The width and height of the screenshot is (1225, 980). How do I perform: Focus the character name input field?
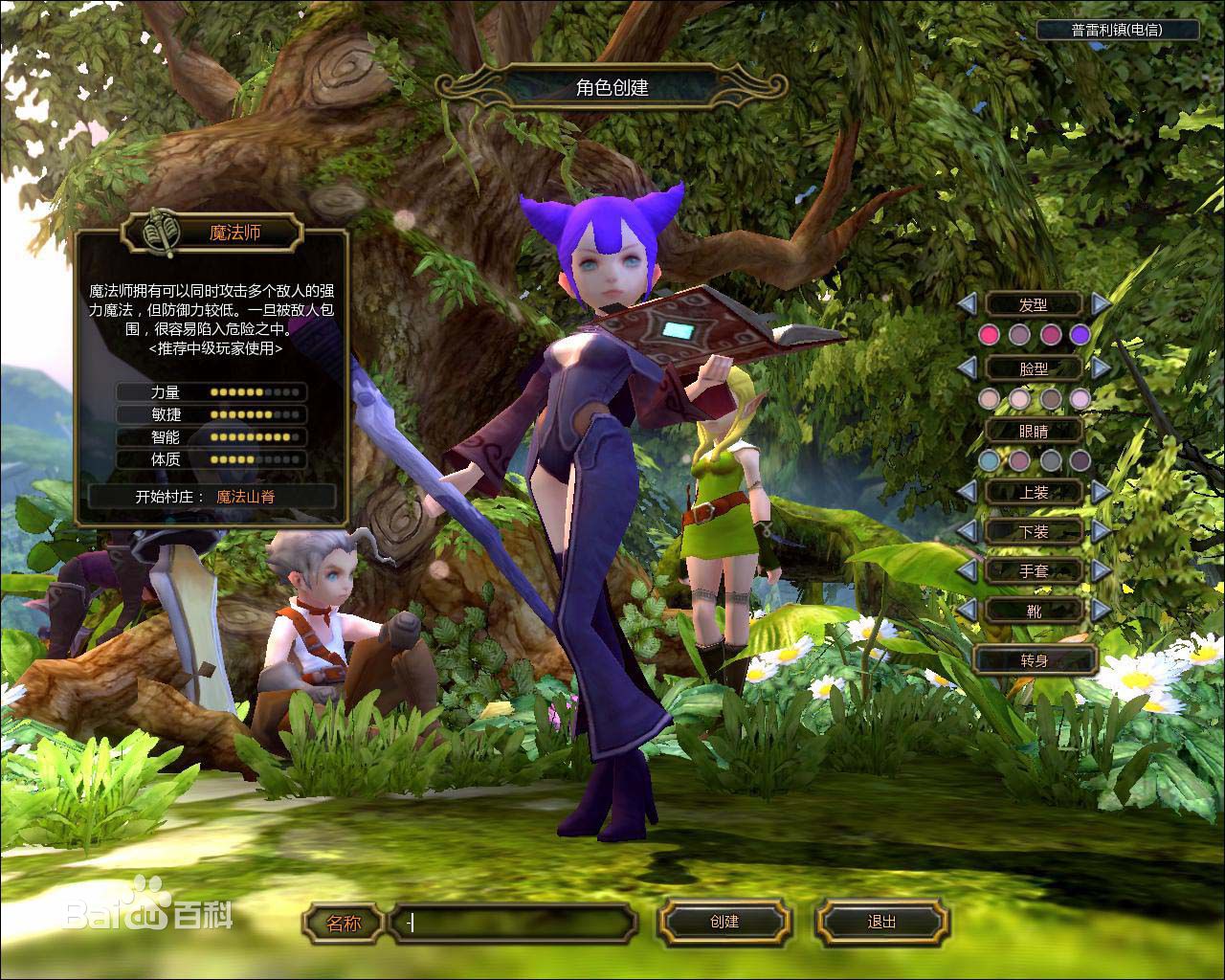(513, 924)
